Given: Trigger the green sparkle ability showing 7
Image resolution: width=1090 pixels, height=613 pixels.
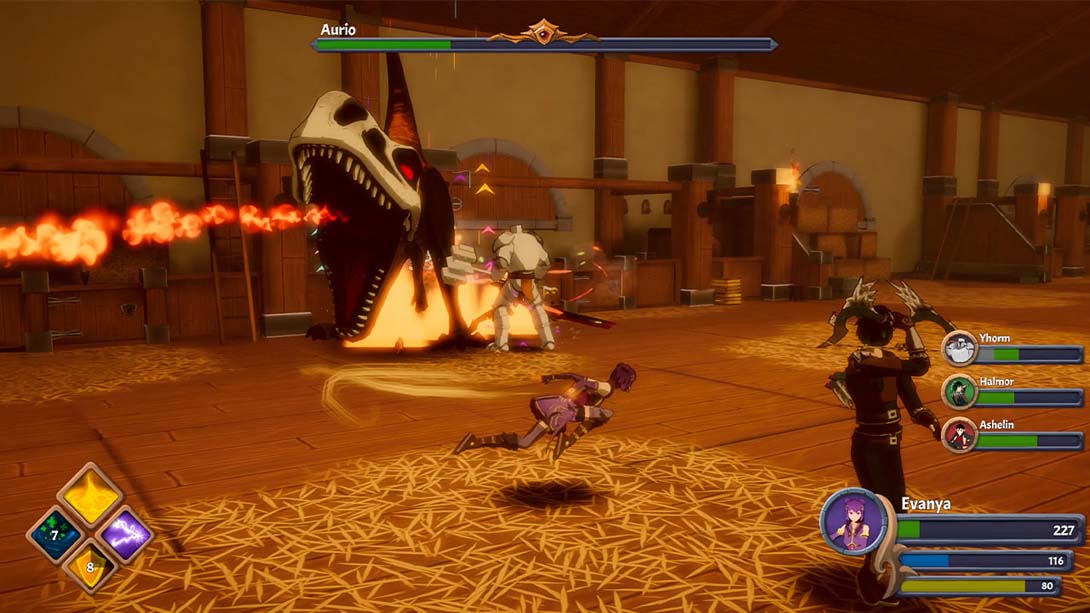Looking at the screenshot, I should coord(54,534).
